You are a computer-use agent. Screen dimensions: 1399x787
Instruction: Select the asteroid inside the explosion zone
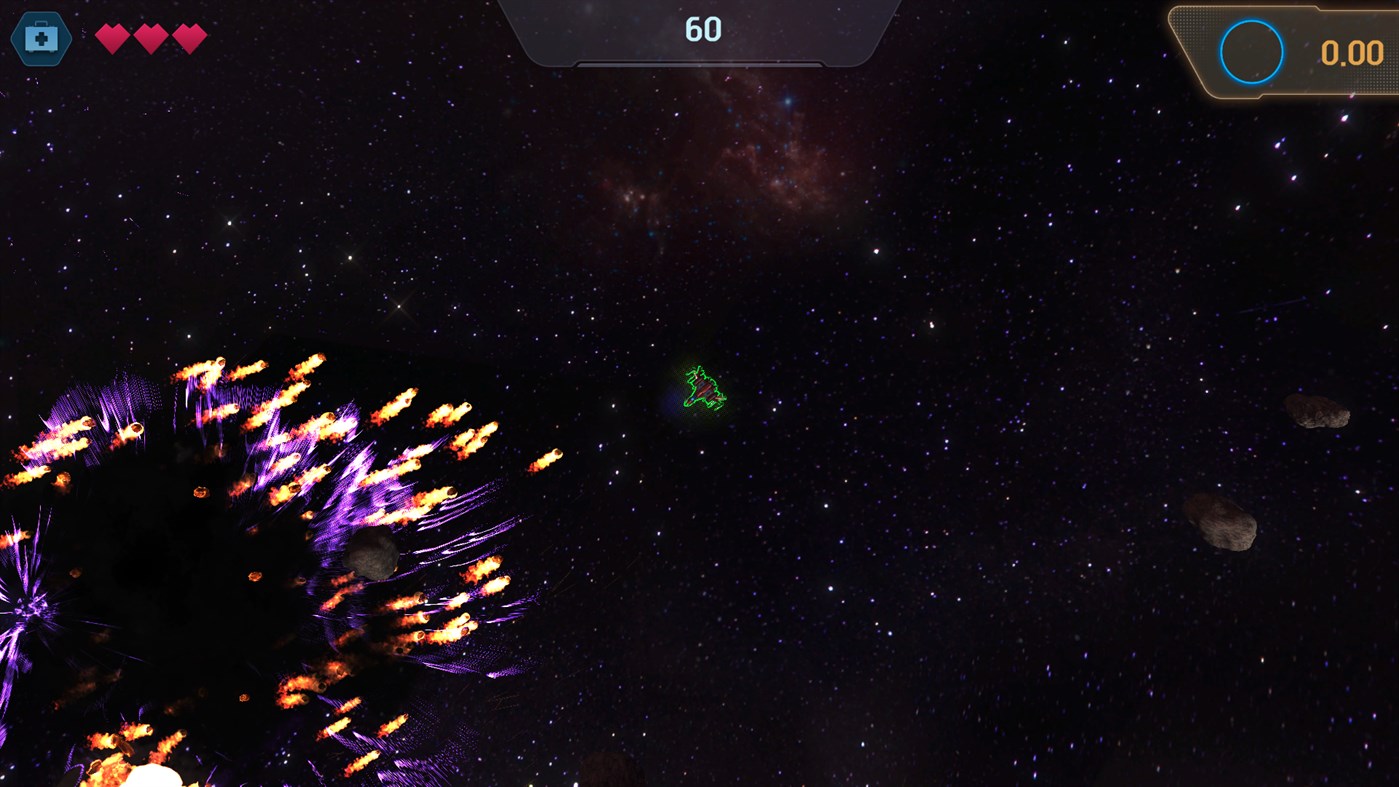pos(374,553)
